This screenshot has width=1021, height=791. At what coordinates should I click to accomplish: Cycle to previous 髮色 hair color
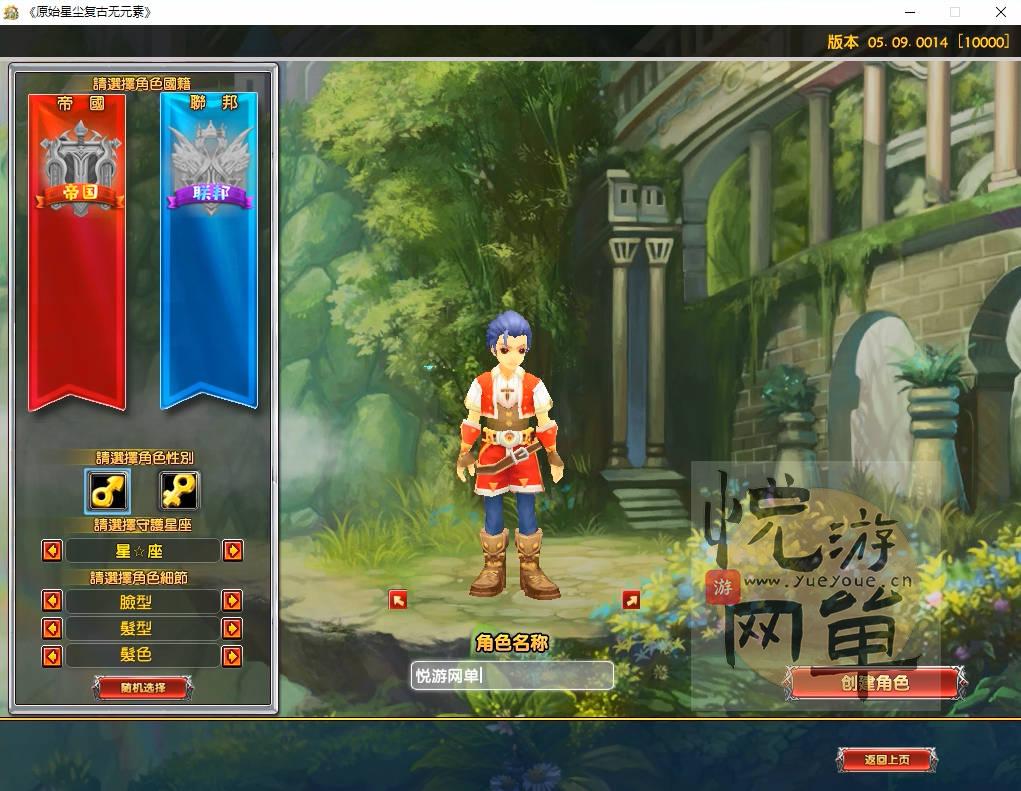coord(52,656)
